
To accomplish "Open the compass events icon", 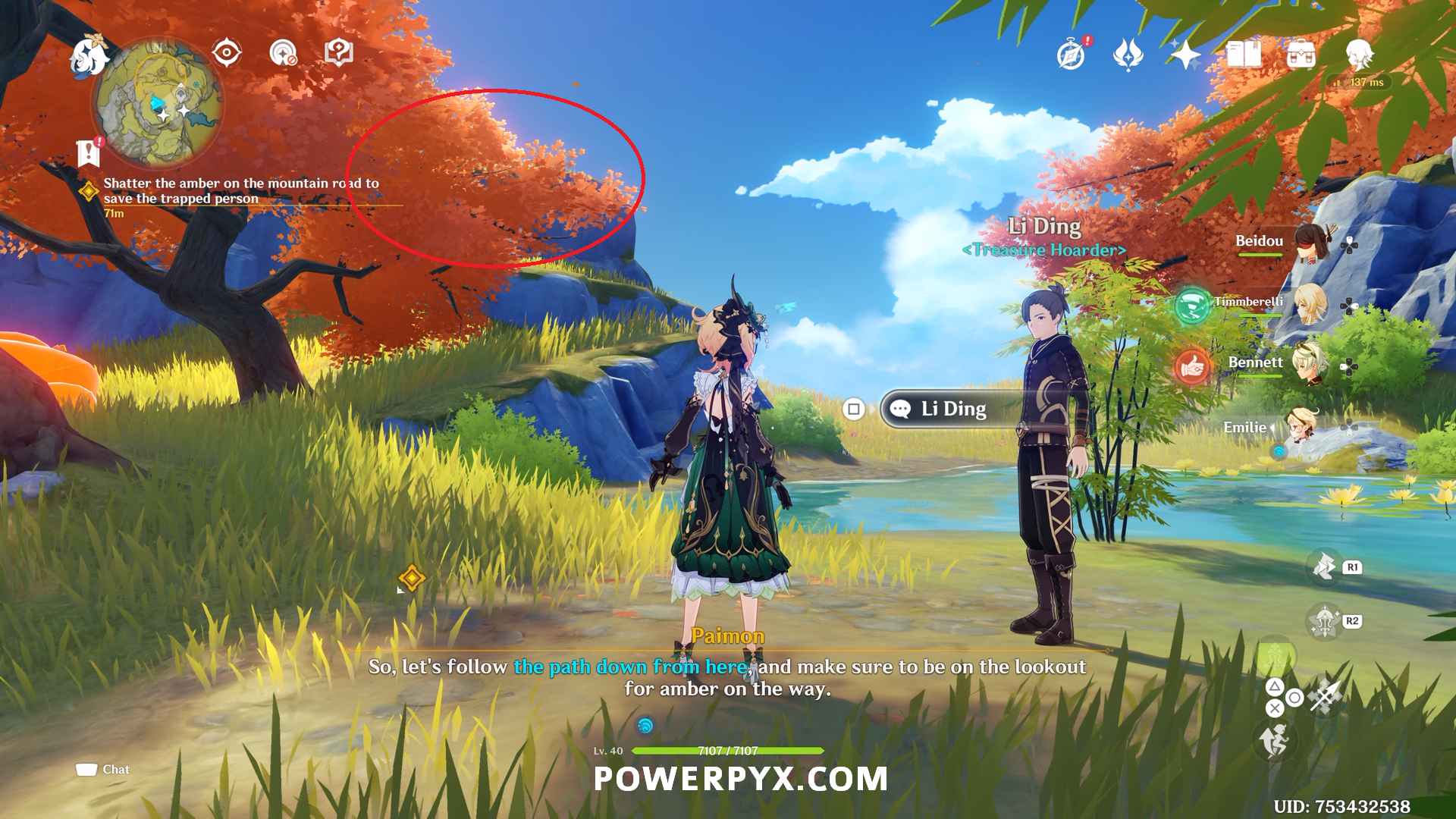I will pos(1071,55).
